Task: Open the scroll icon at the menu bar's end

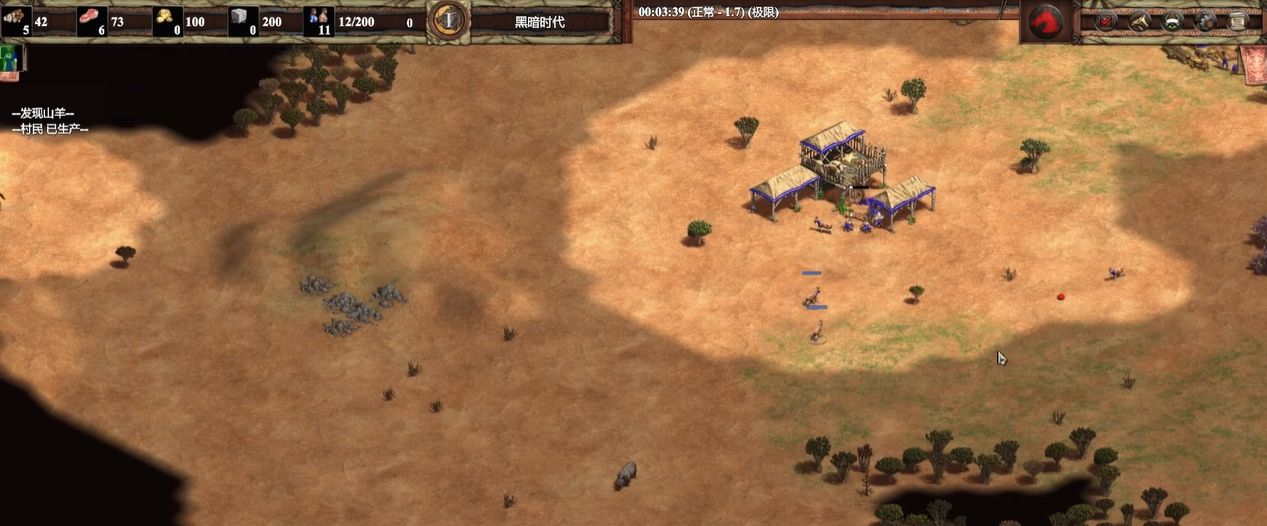Action: 1238,20
